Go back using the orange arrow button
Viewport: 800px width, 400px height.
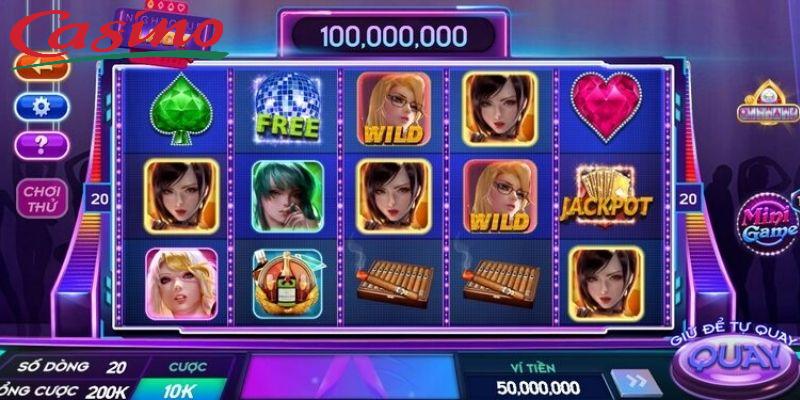40,68
